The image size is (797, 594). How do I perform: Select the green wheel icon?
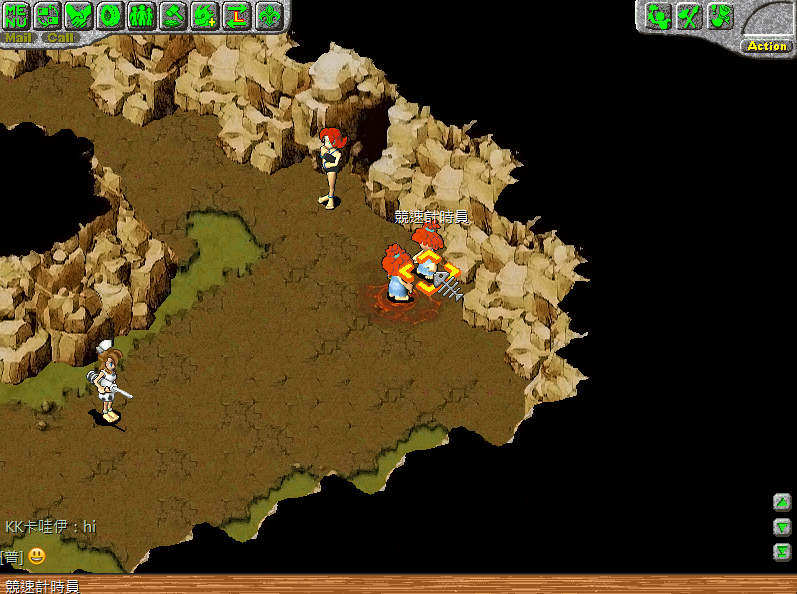(x=110, y=15)
